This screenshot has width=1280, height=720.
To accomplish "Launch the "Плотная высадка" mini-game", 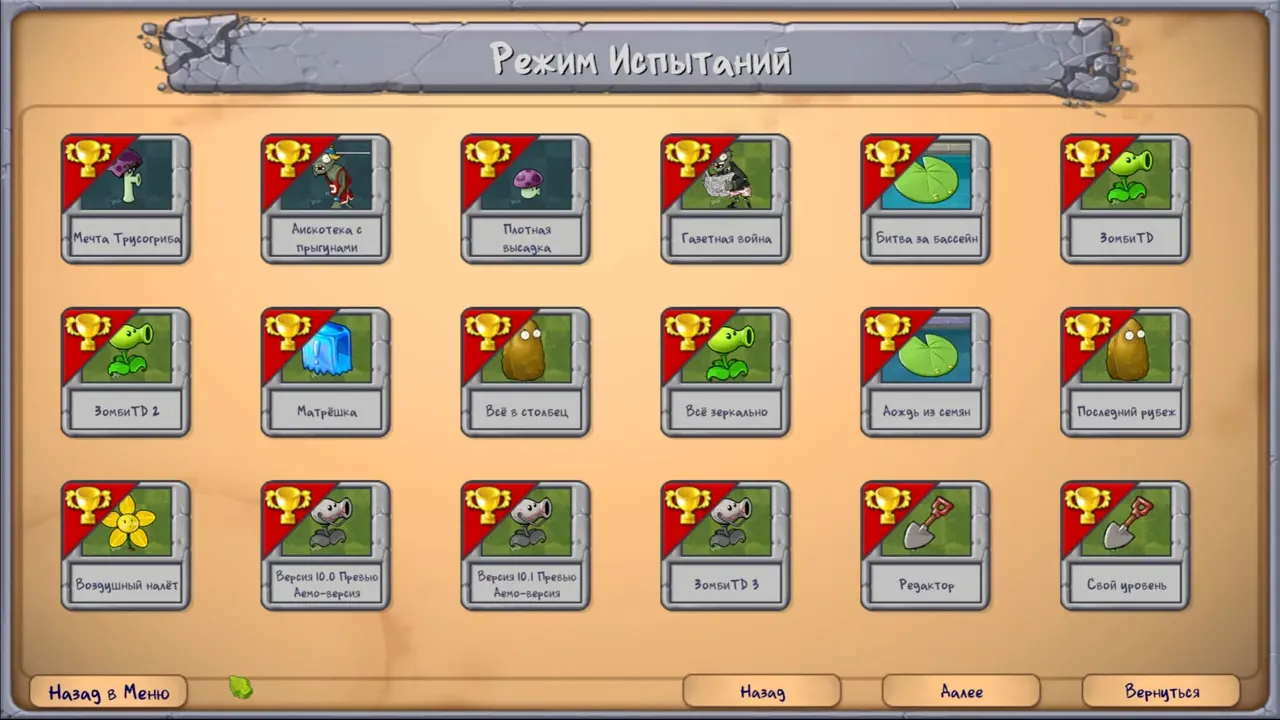I will (525, 197).
